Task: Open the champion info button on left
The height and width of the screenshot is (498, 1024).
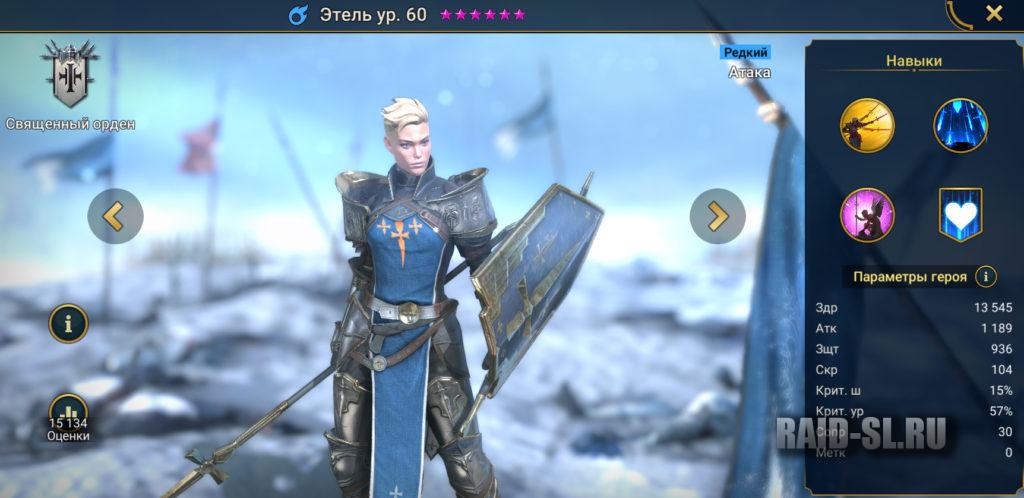Action: click(x=69, y=323)
